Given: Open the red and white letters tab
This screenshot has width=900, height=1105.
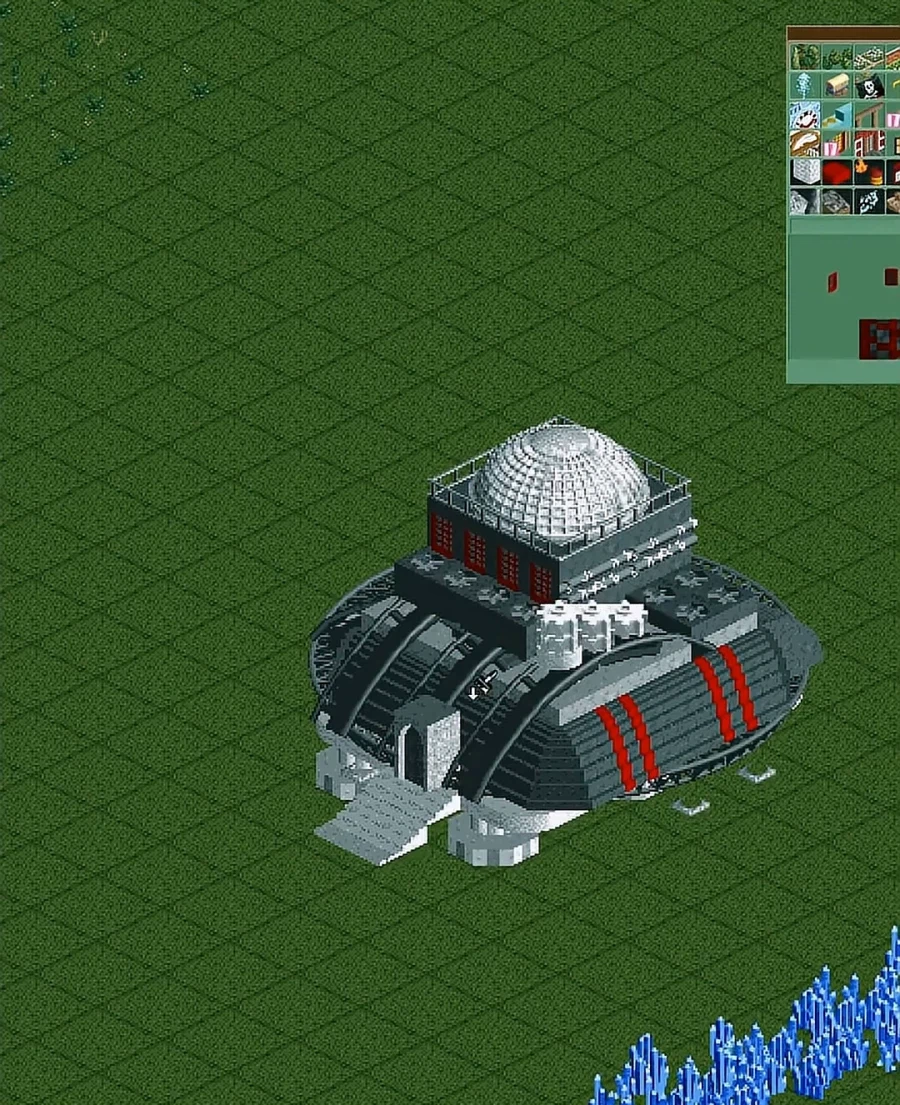Looking at the screenshot, I should pos(869,143).
